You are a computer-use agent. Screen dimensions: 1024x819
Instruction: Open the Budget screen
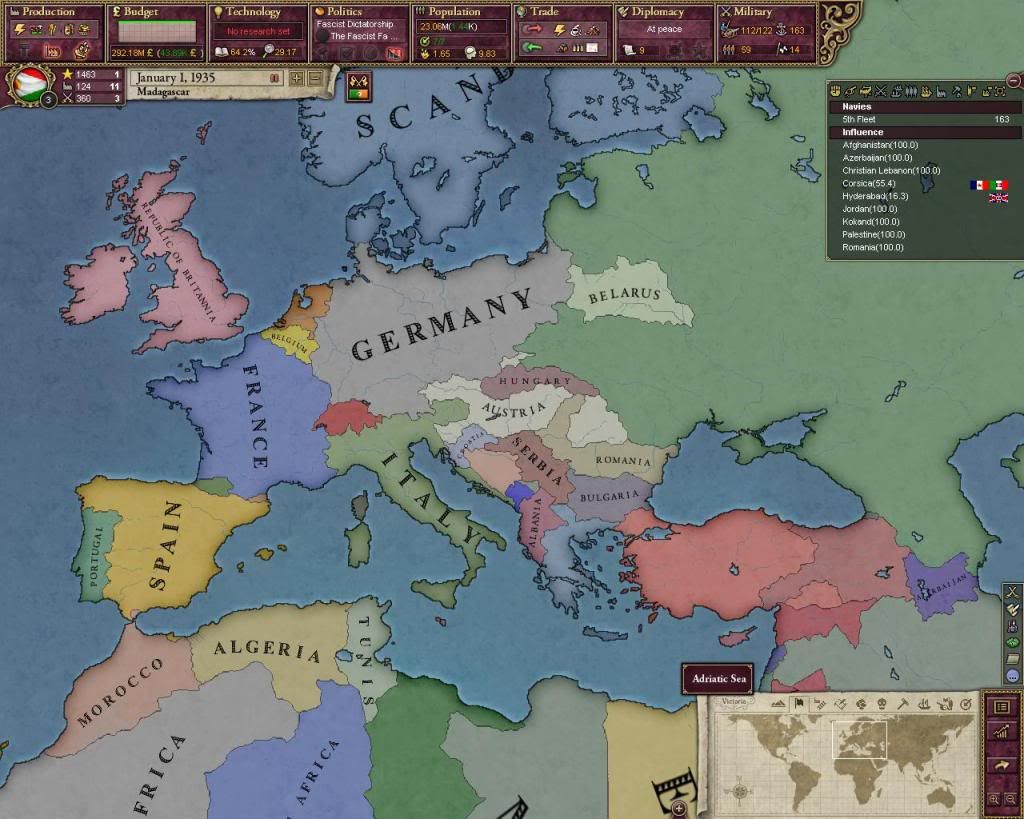(x=155, y=12)
